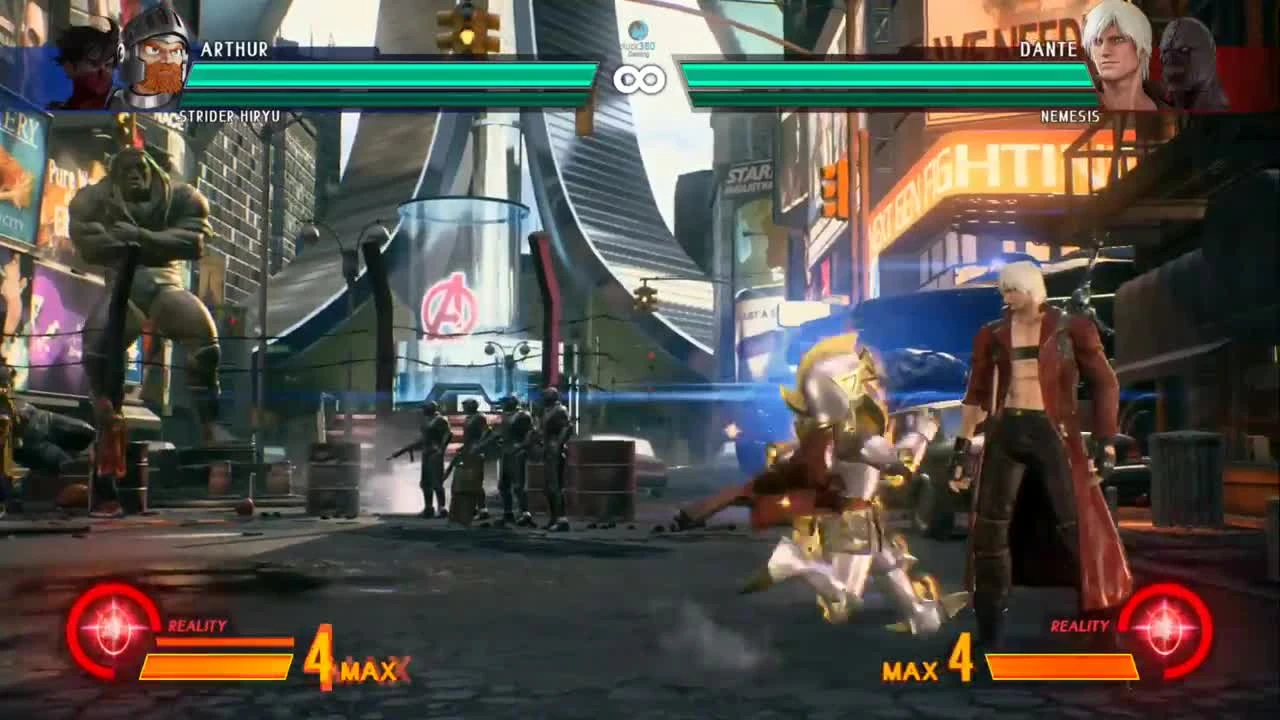Click the right player's Reality Stone icon
The image size is (1280, 720).
(1166, 628)
